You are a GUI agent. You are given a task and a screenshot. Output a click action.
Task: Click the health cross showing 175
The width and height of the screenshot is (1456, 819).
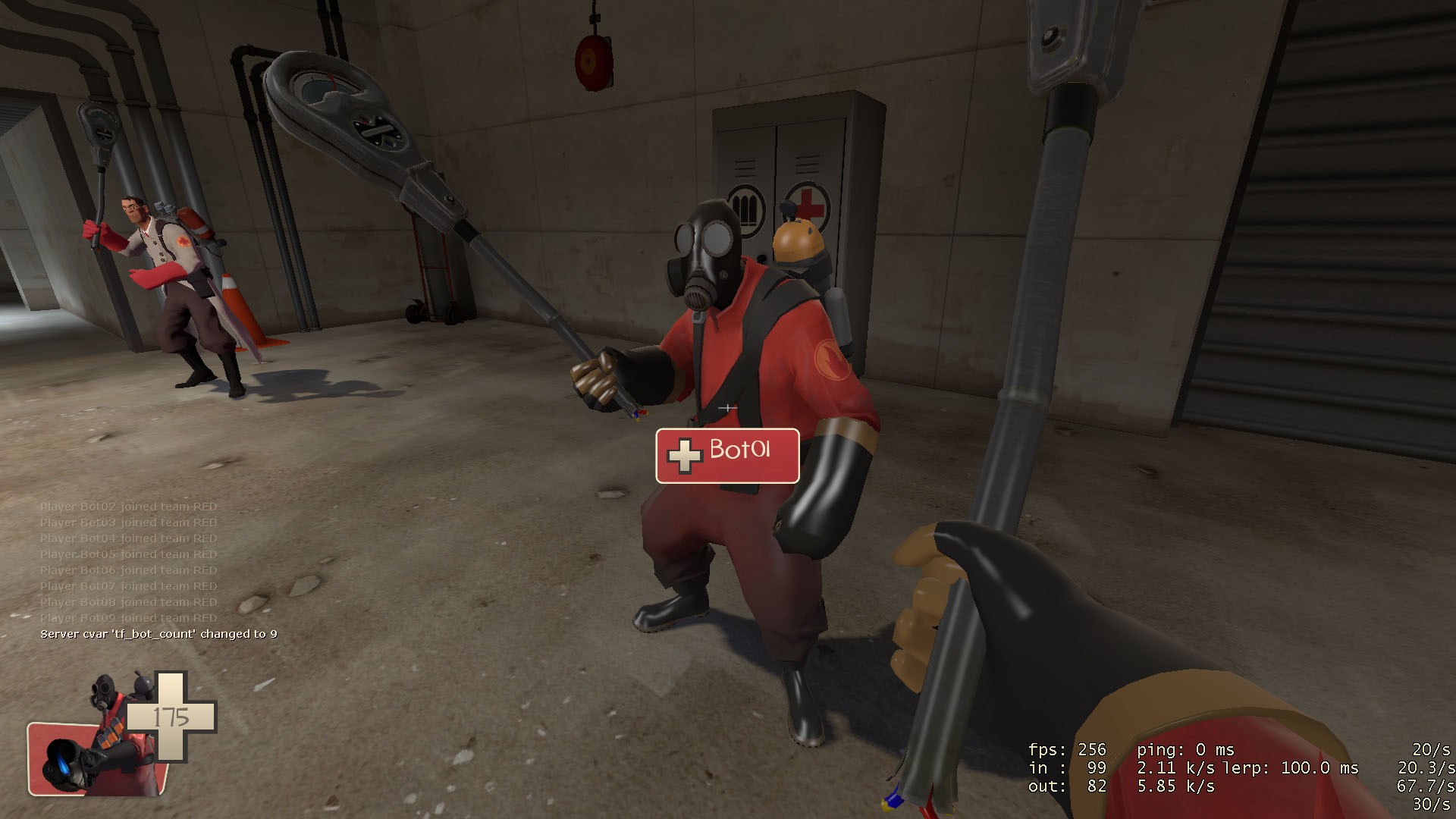click(x=173, y=717)
